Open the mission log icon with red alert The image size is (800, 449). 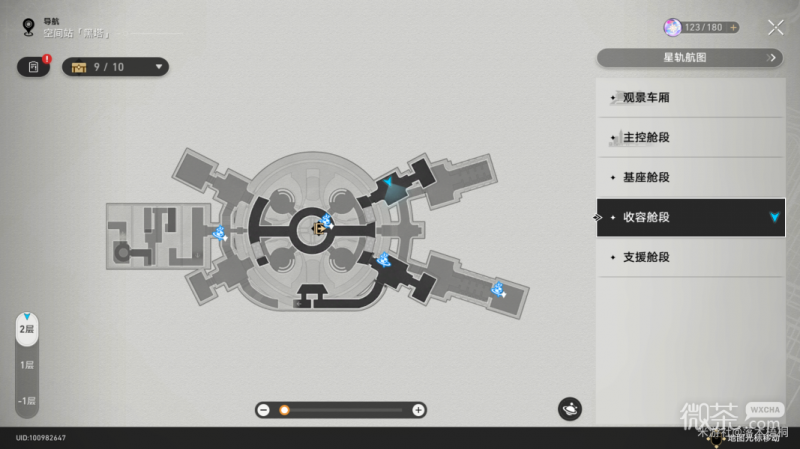coord(34,67)
